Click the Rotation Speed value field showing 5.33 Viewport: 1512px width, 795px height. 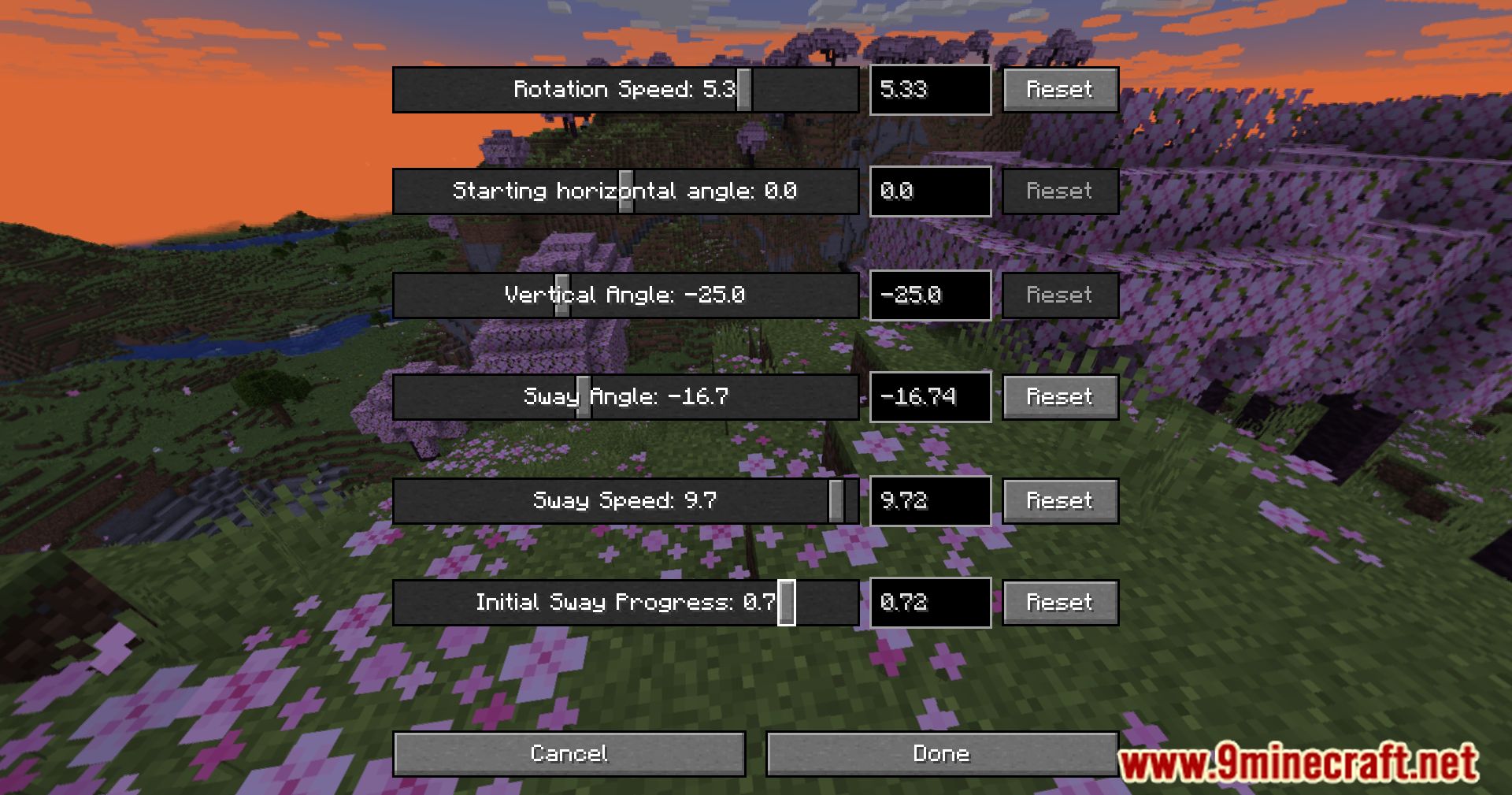point(929,89)
